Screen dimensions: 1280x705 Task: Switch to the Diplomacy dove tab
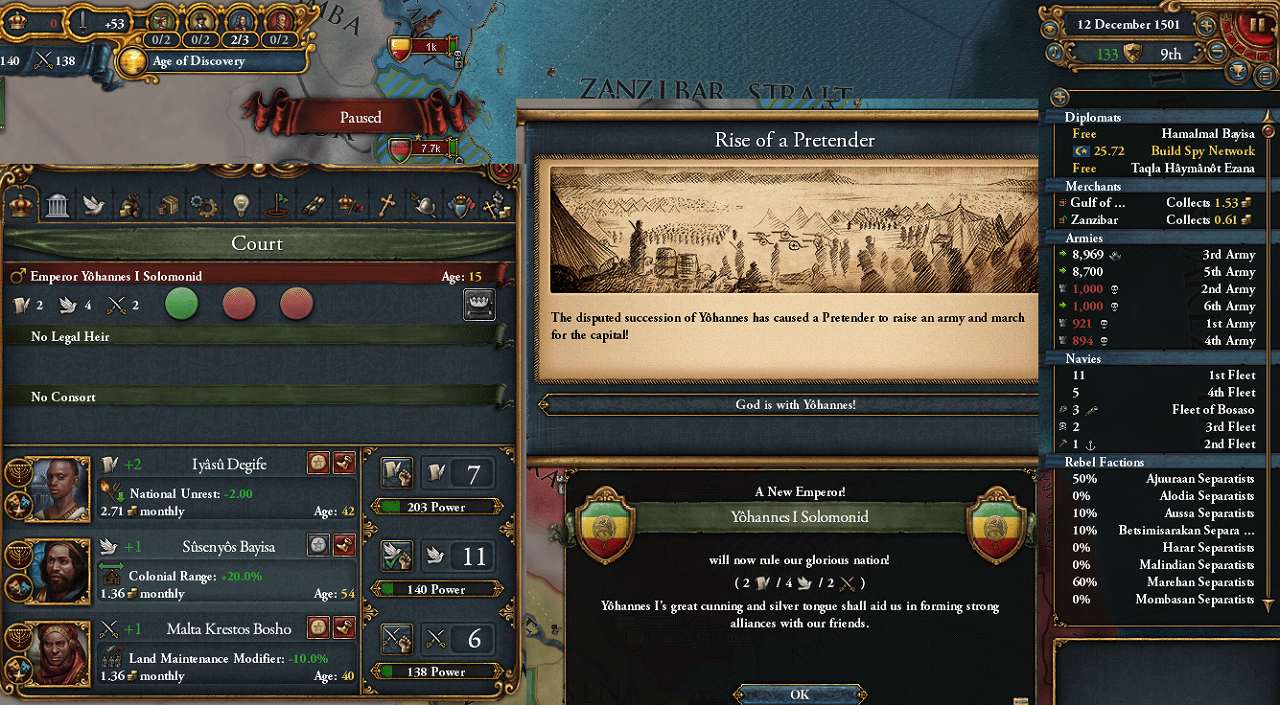click(x=94, y=205)
